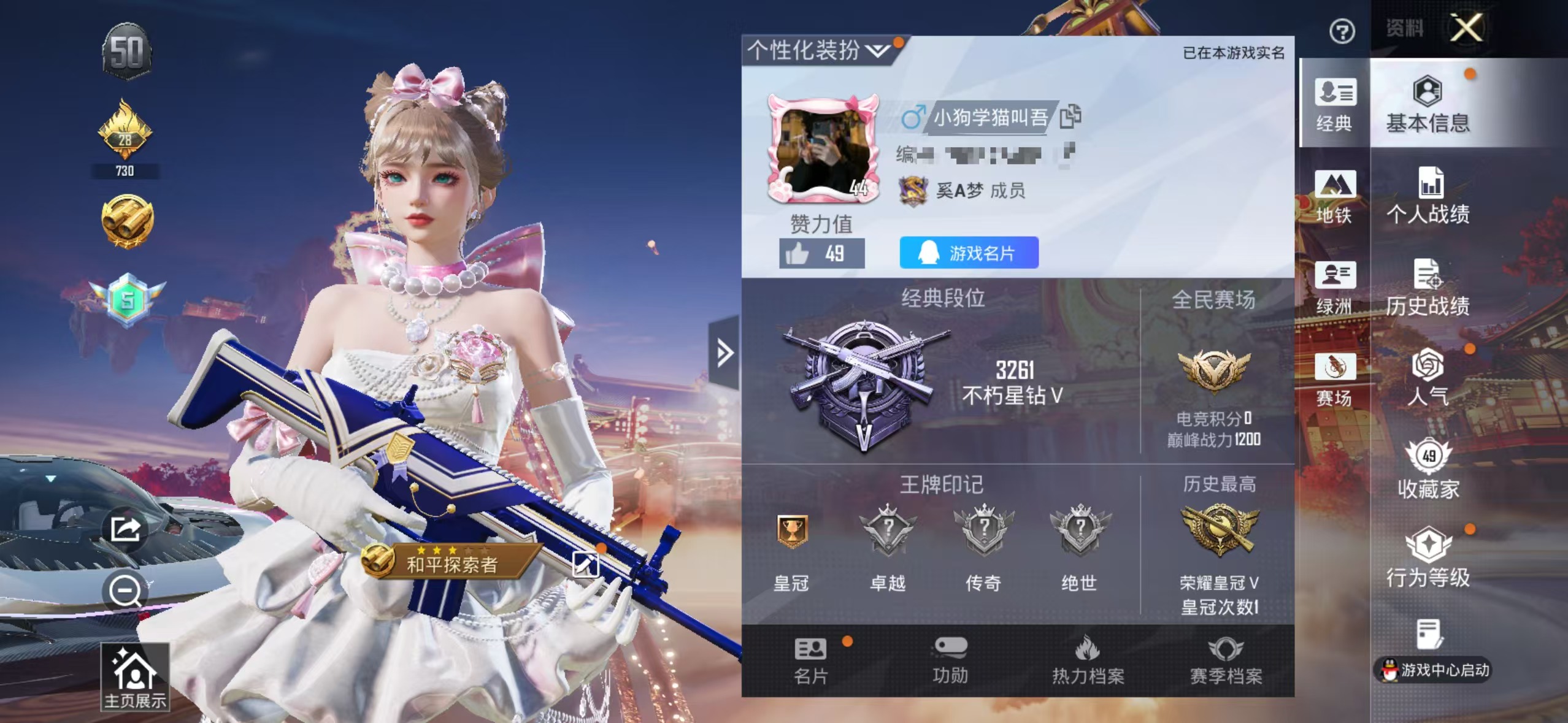Switch to the 经典 tab
Viewport: 1568px width, 723px height.
(x=1334, y=107)
